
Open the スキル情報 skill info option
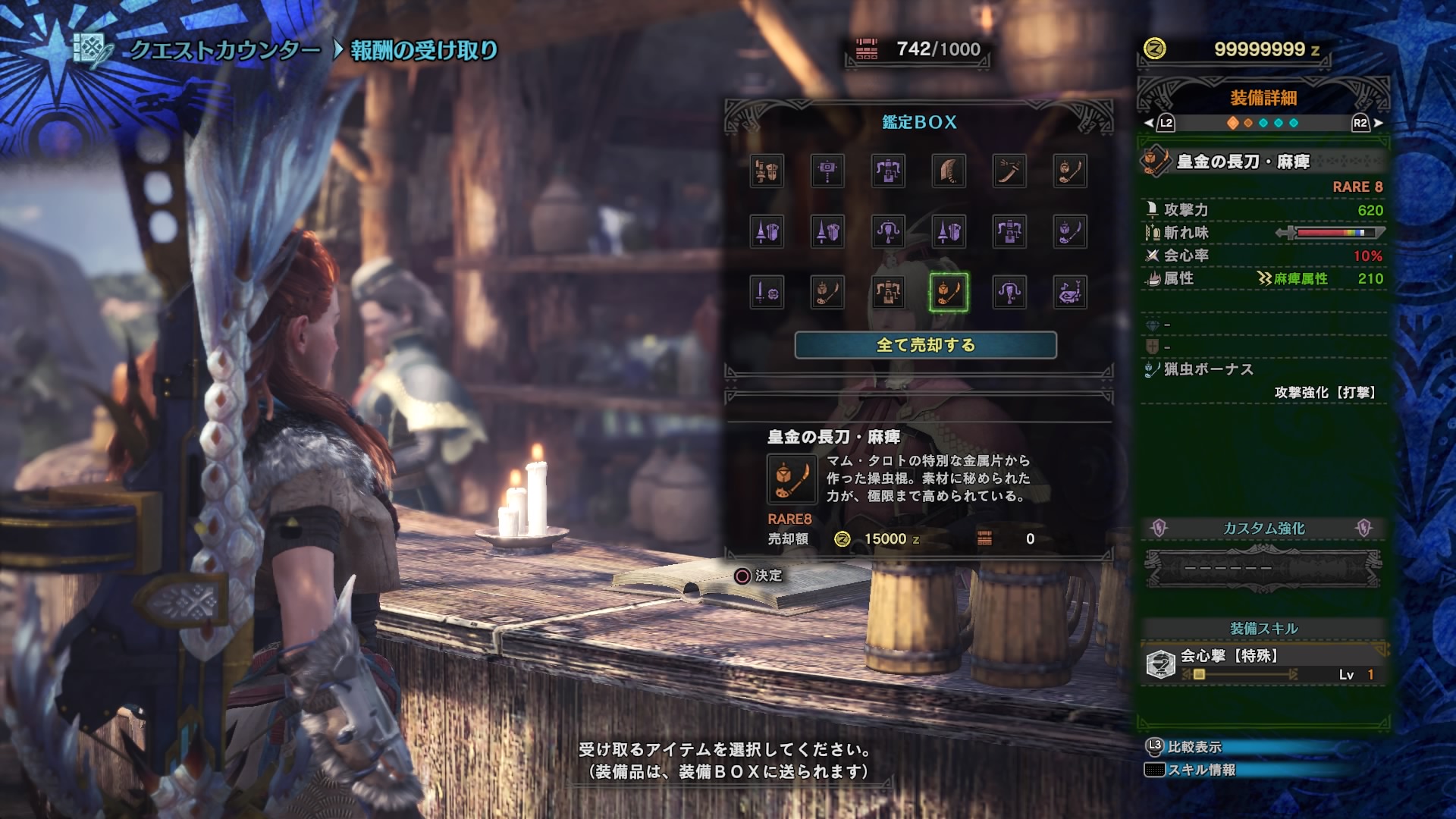tap(1201, 770)
